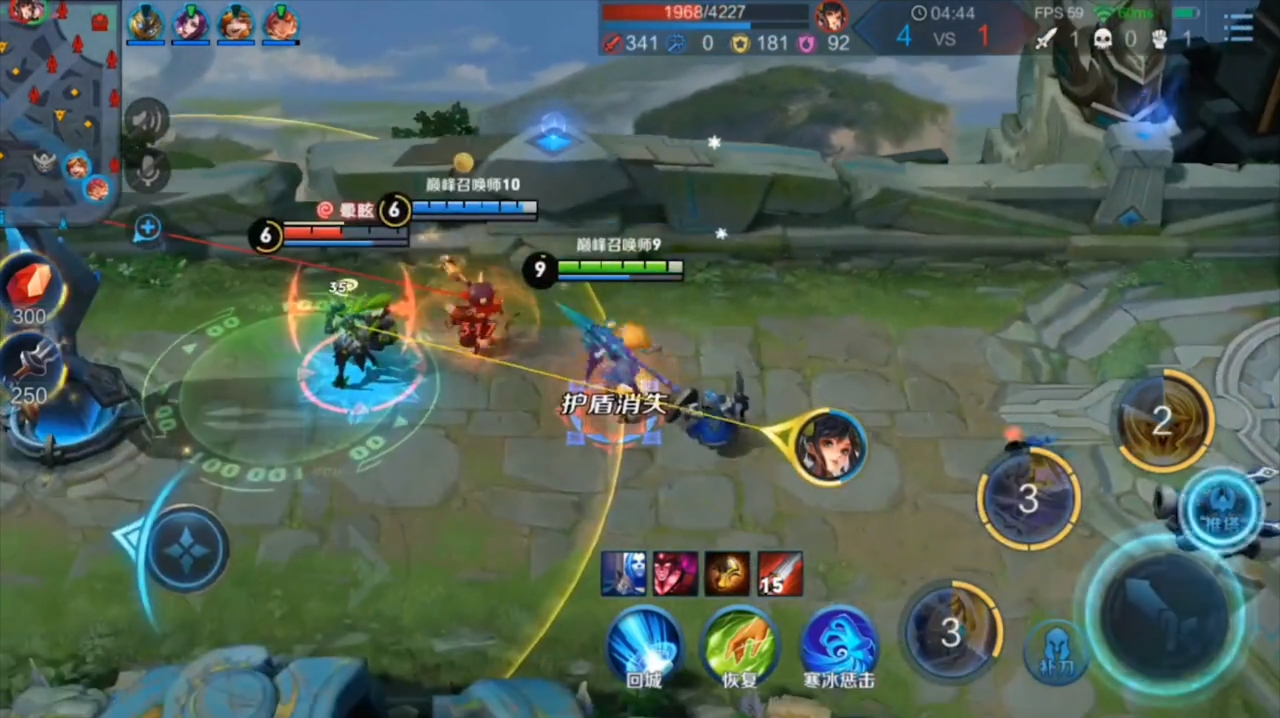Buy the recommended item costing 250

(x=30, y=366)
